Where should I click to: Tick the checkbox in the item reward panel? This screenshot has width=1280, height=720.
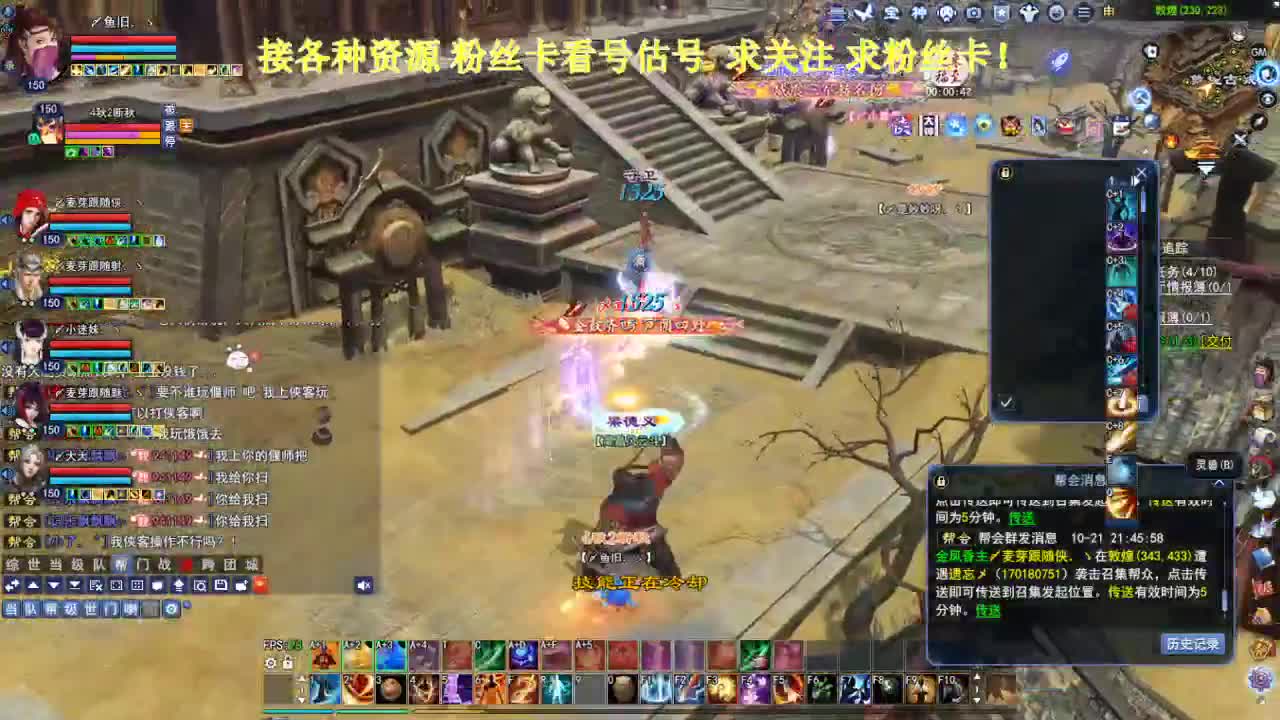[x=1006, y=402]
